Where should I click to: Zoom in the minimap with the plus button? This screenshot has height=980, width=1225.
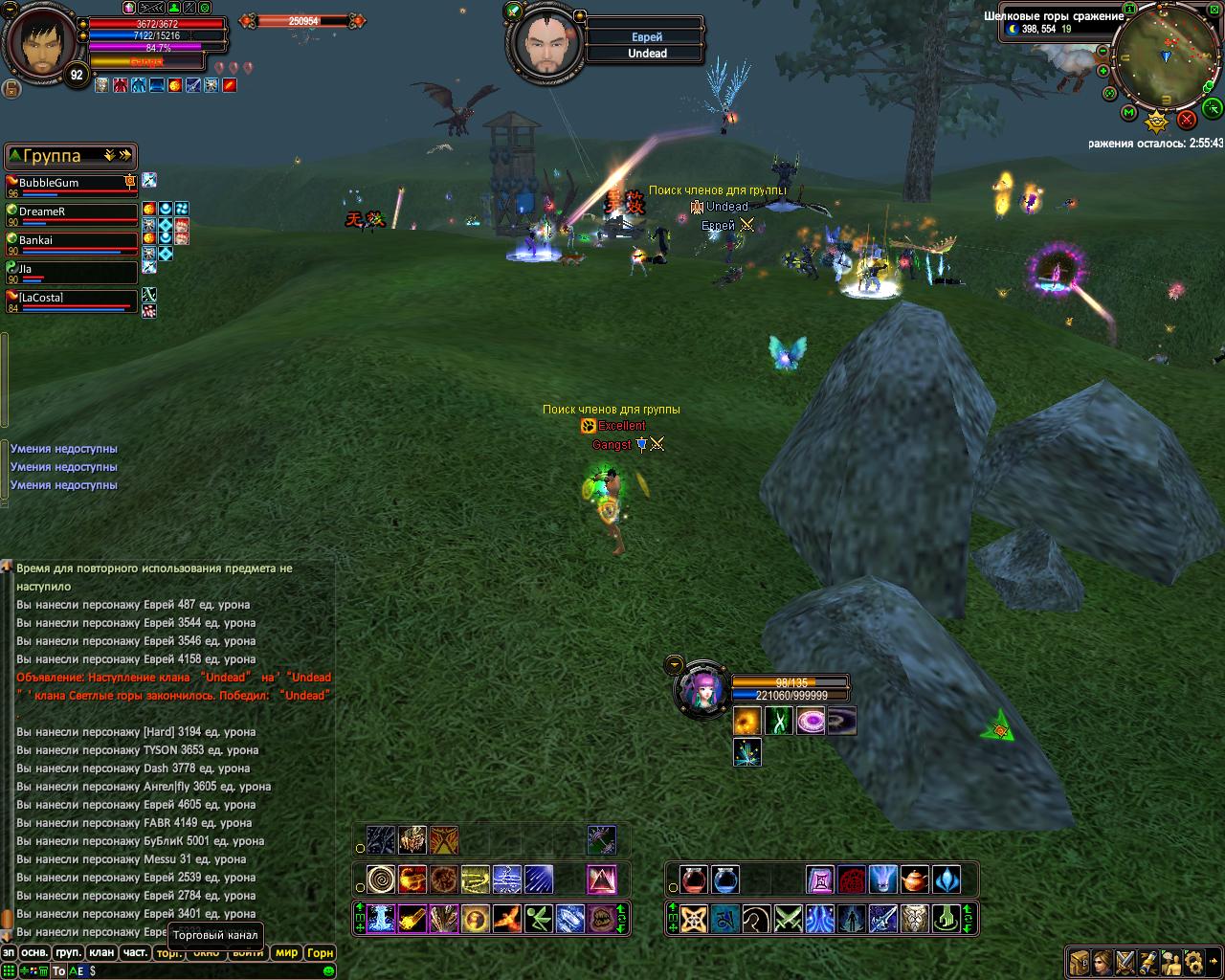point(1105,71)
